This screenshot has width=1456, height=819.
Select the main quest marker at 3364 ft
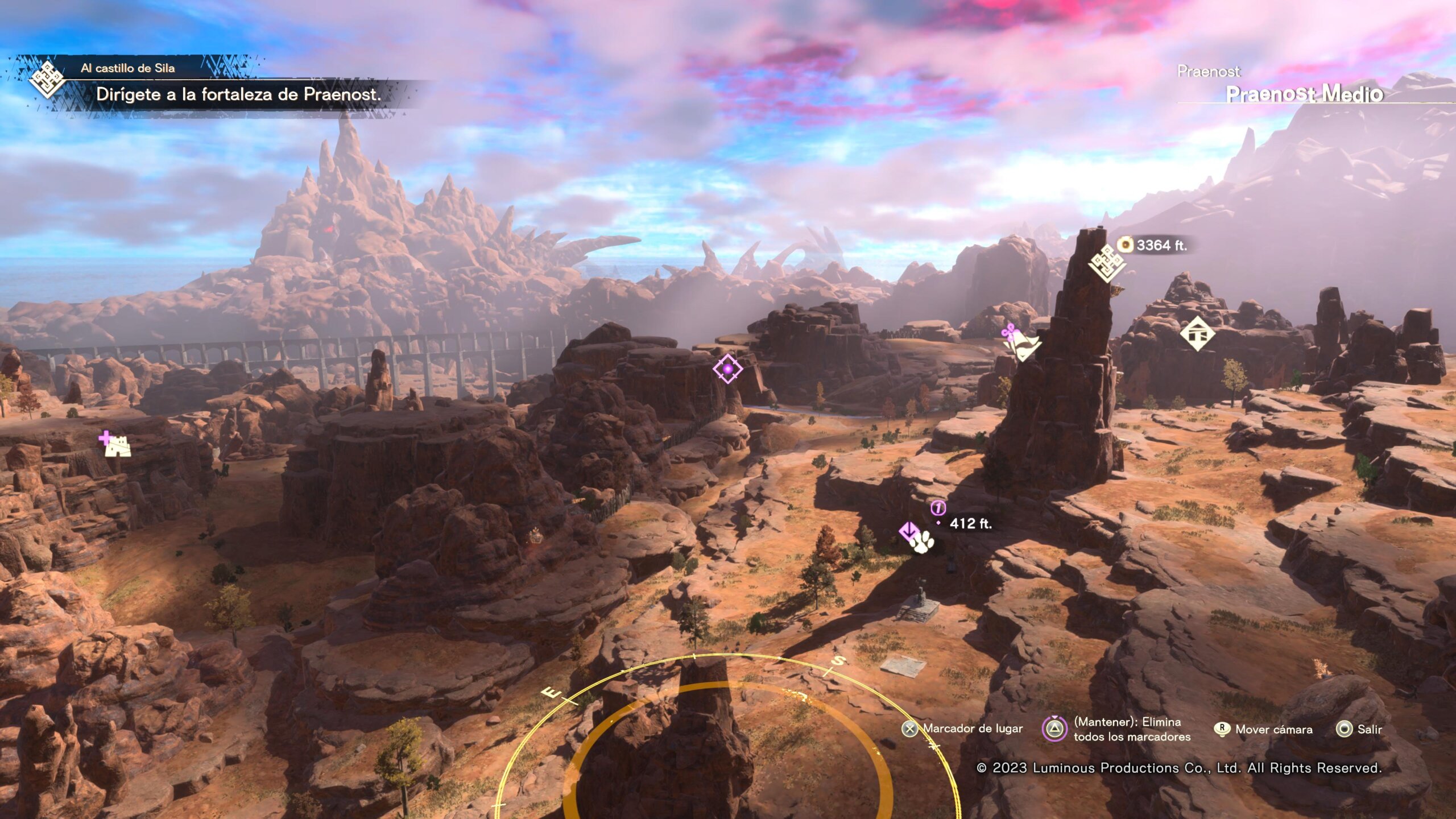click(1106, 263)
